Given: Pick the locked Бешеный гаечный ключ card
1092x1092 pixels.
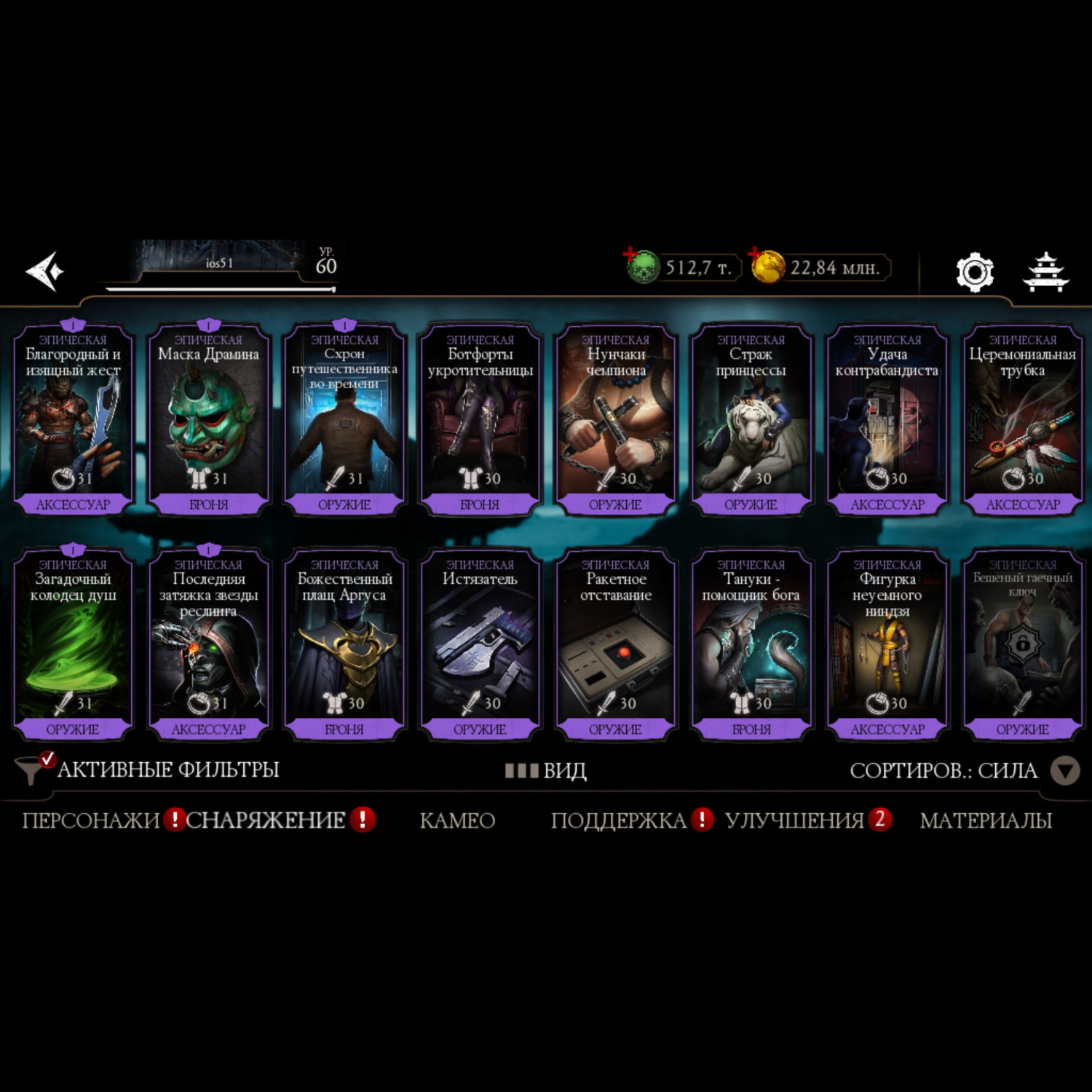Looking at the screenshot, I should coord(1022,644).
